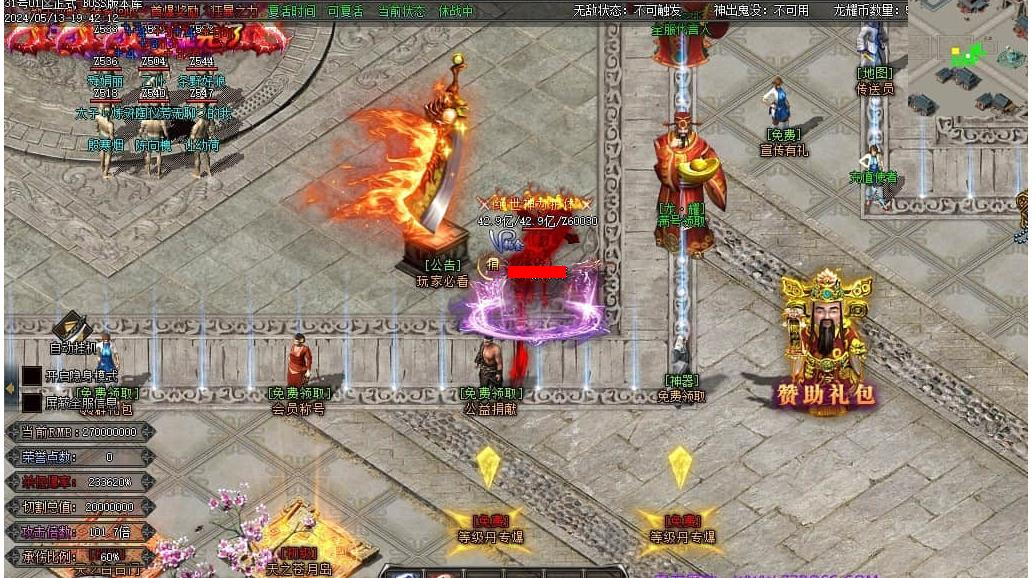
Task: Toggle the 开启隐身模式 checkbox
Action: 31,377
